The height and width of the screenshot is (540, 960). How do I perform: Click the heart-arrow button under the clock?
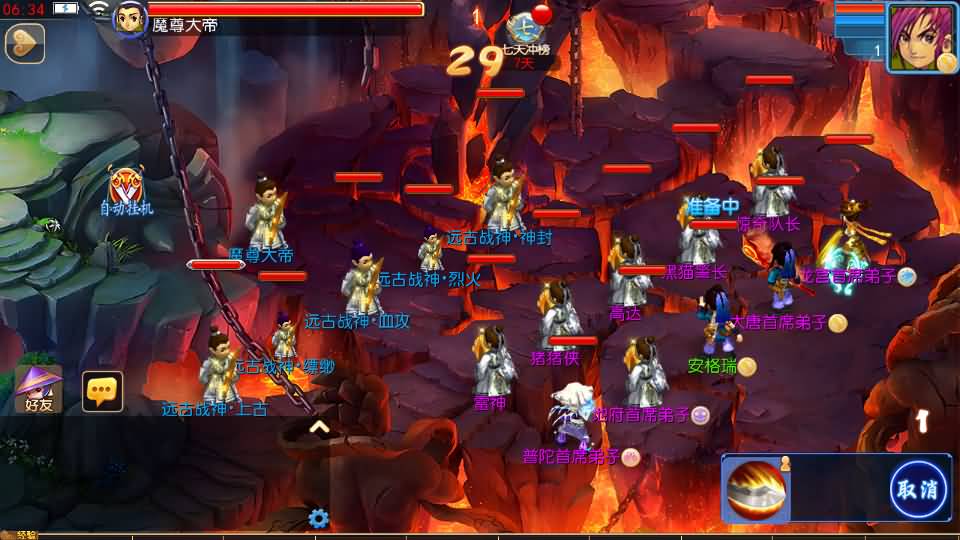pos(25,43)
